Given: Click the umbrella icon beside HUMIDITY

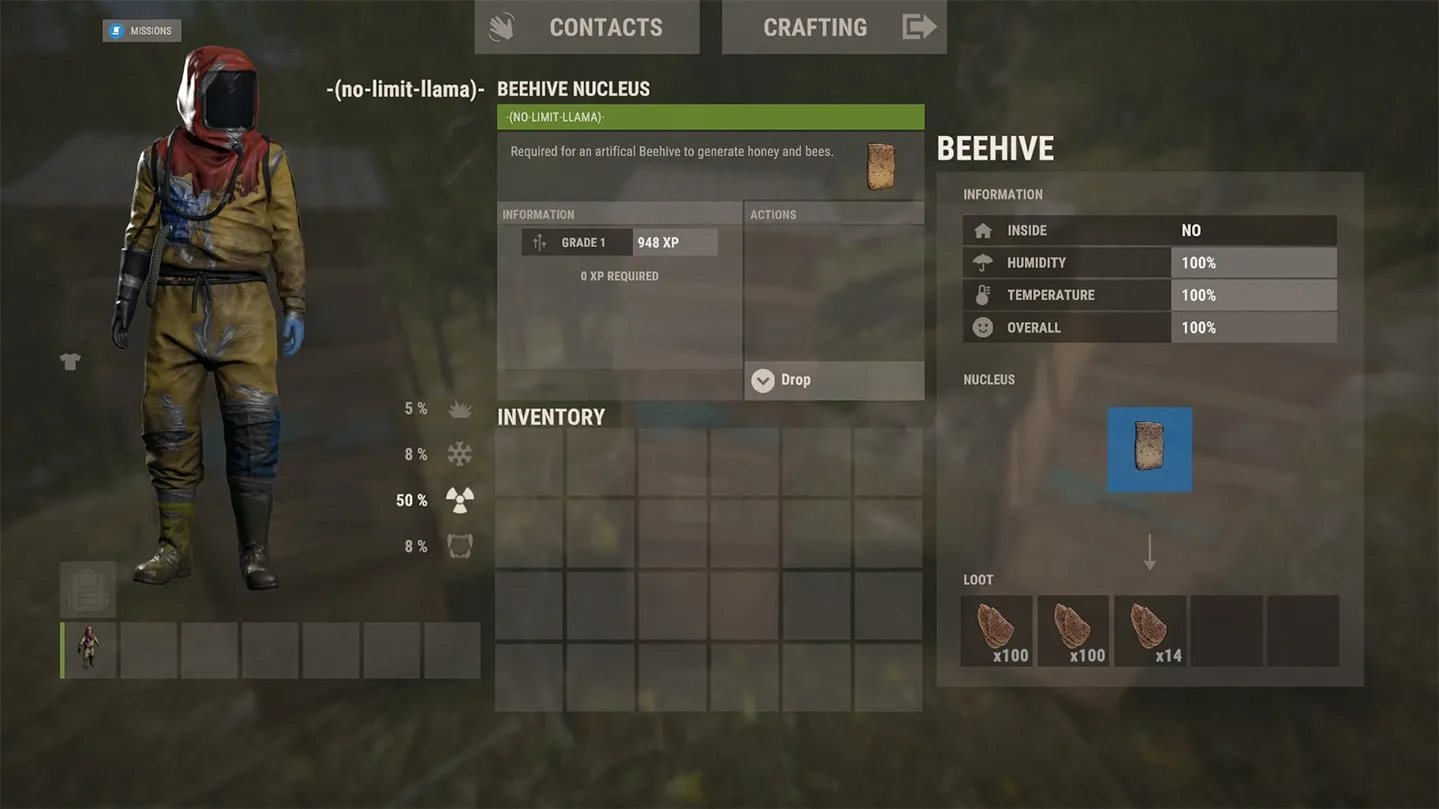Looking at the screenshot, I should click(981, 262).
